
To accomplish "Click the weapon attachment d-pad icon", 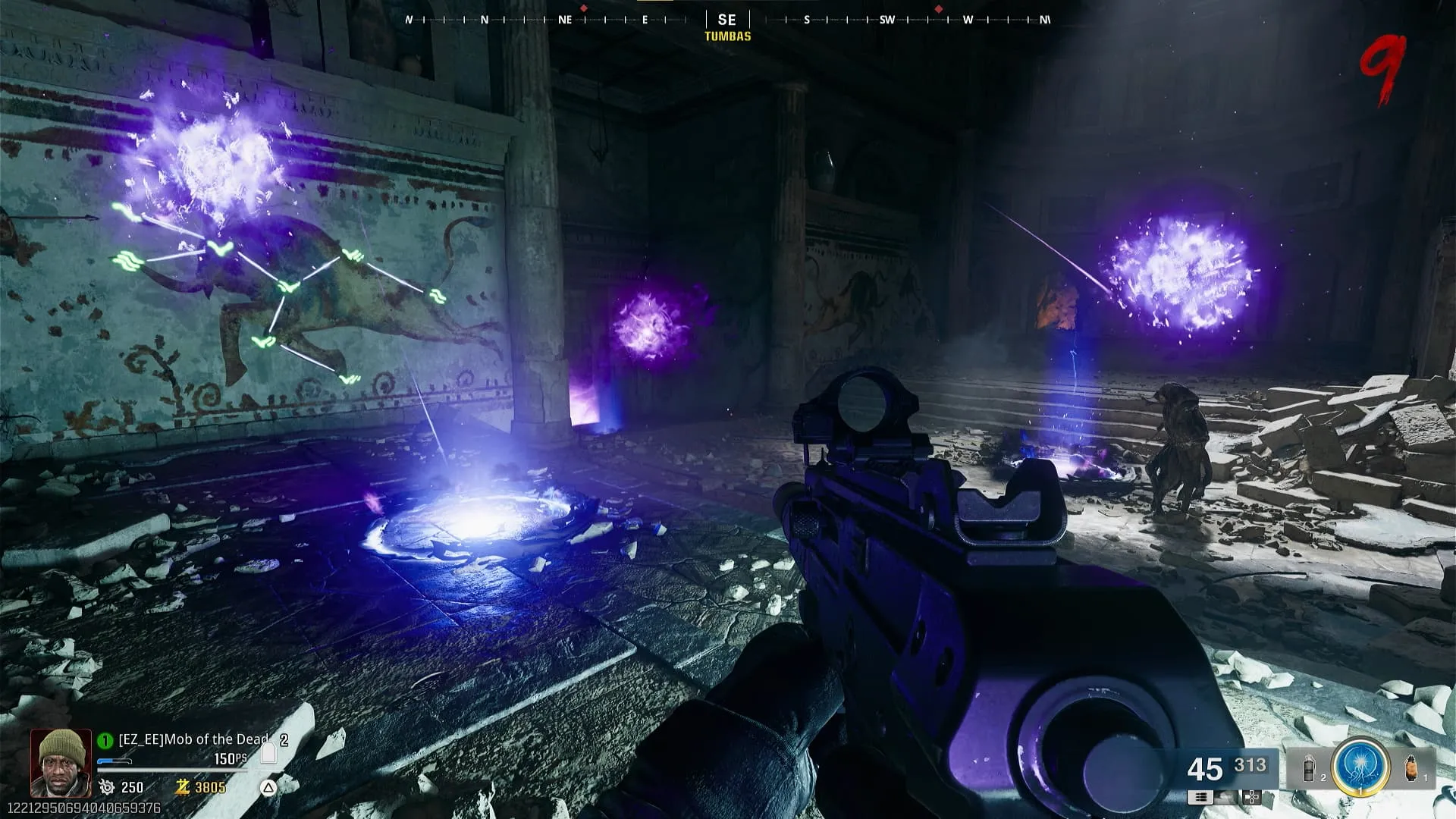I will [1252, 797].
